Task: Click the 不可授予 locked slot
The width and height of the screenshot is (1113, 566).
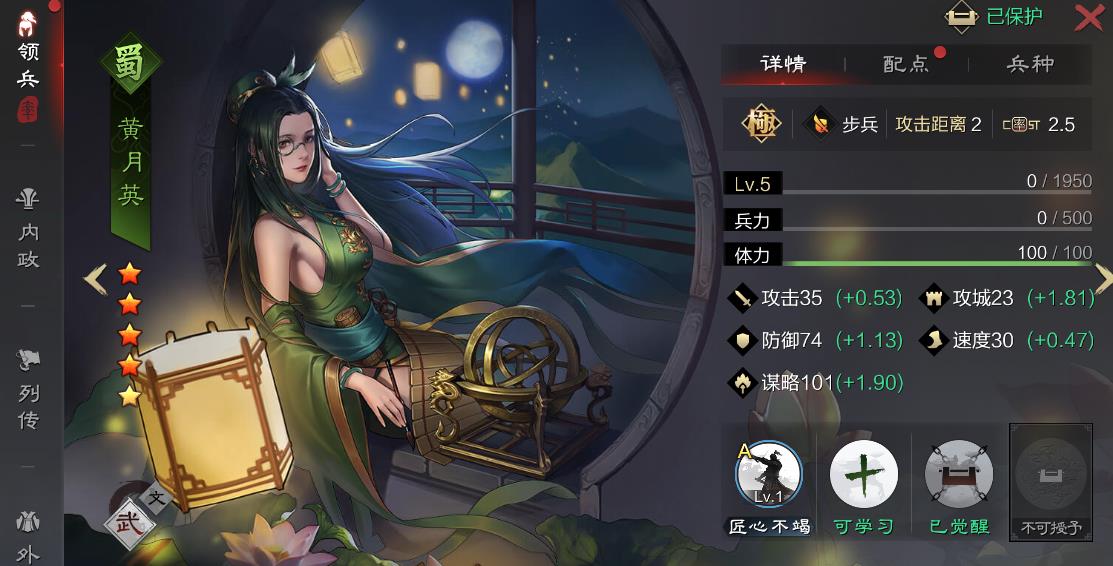Action: (x=1051, y=476)
